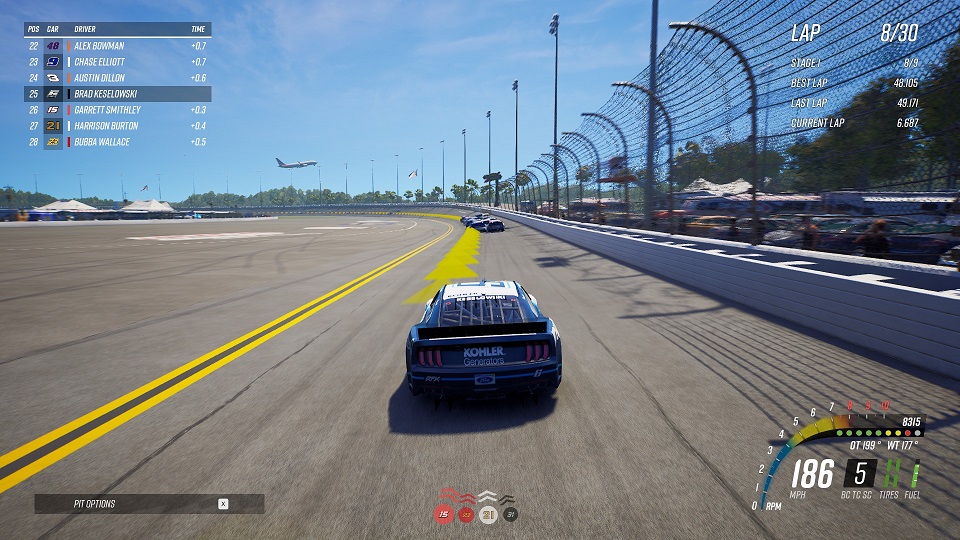Pick Garrett Smithley in the leaderboard
This screenshot has width=960, height=540.
118,110
